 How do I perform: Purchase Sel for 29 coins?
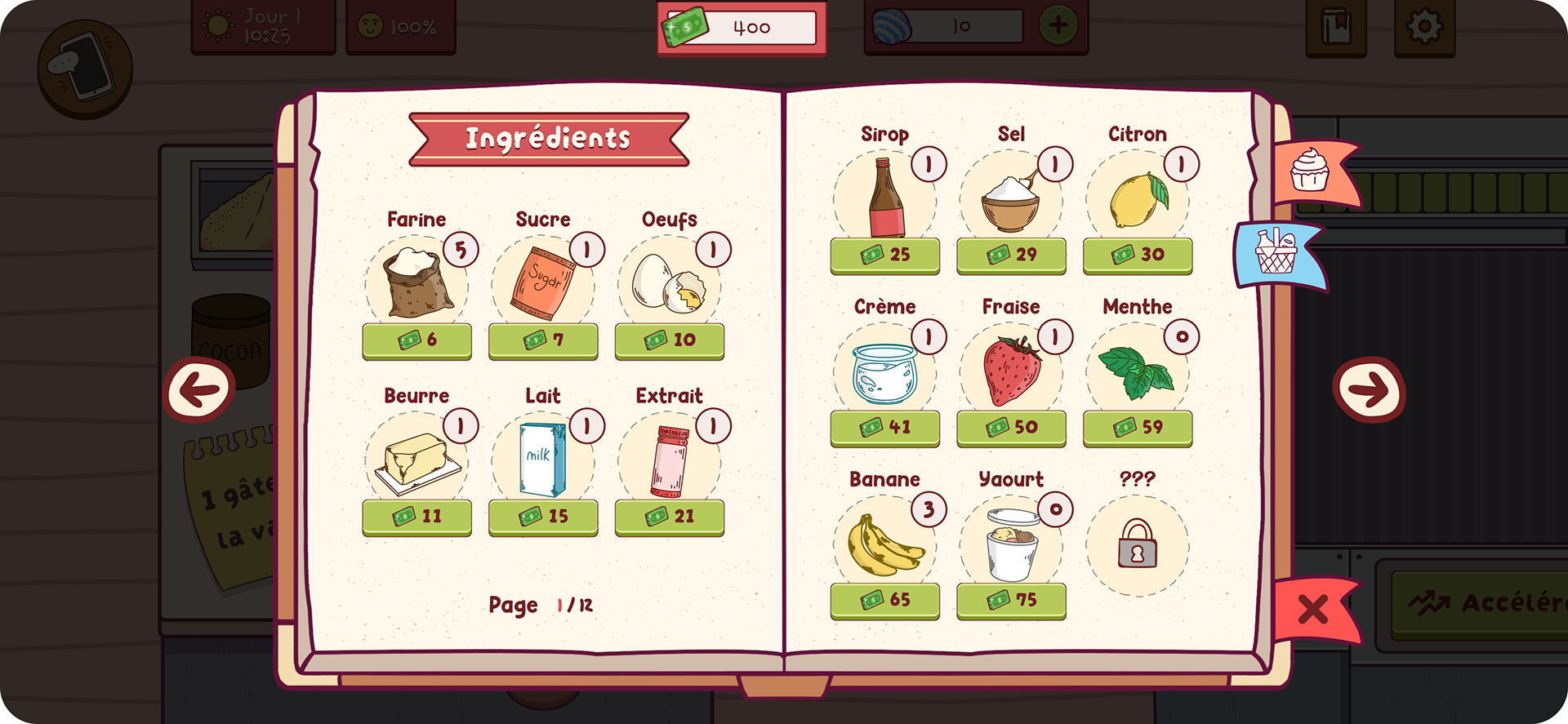(1011, 255)
